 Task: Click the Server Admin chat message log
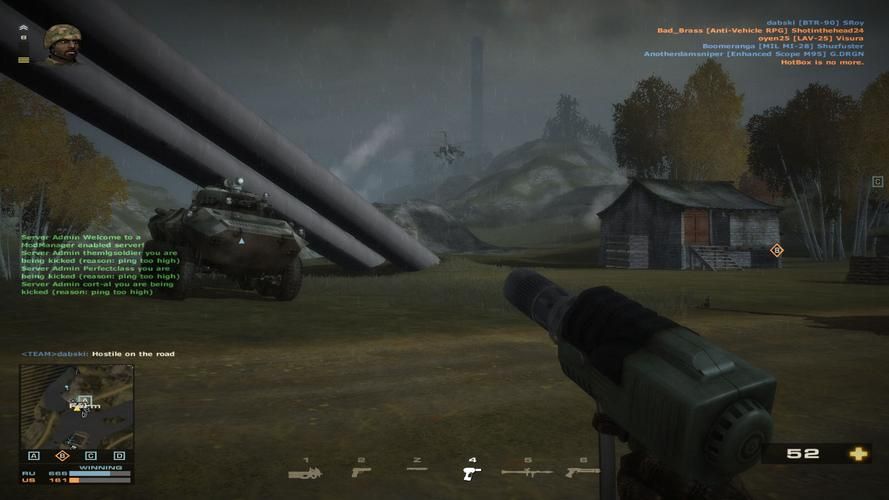[x=98, y=264]
